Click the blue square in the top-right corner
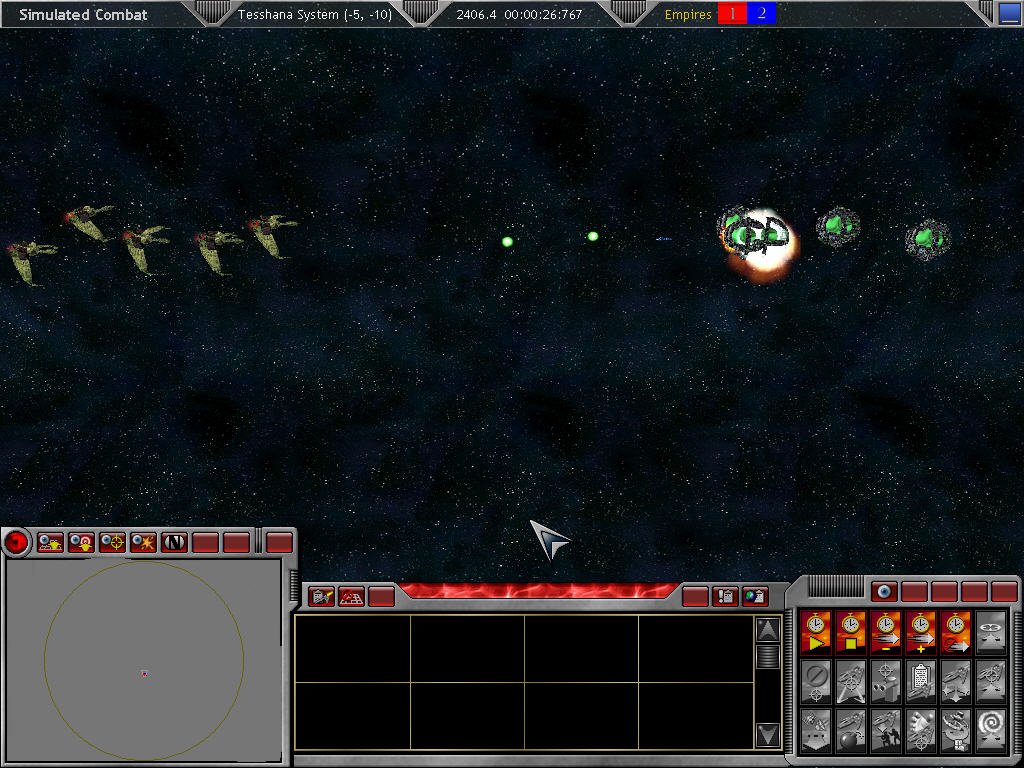1024x768 pixels. (x=1010, y=14)
